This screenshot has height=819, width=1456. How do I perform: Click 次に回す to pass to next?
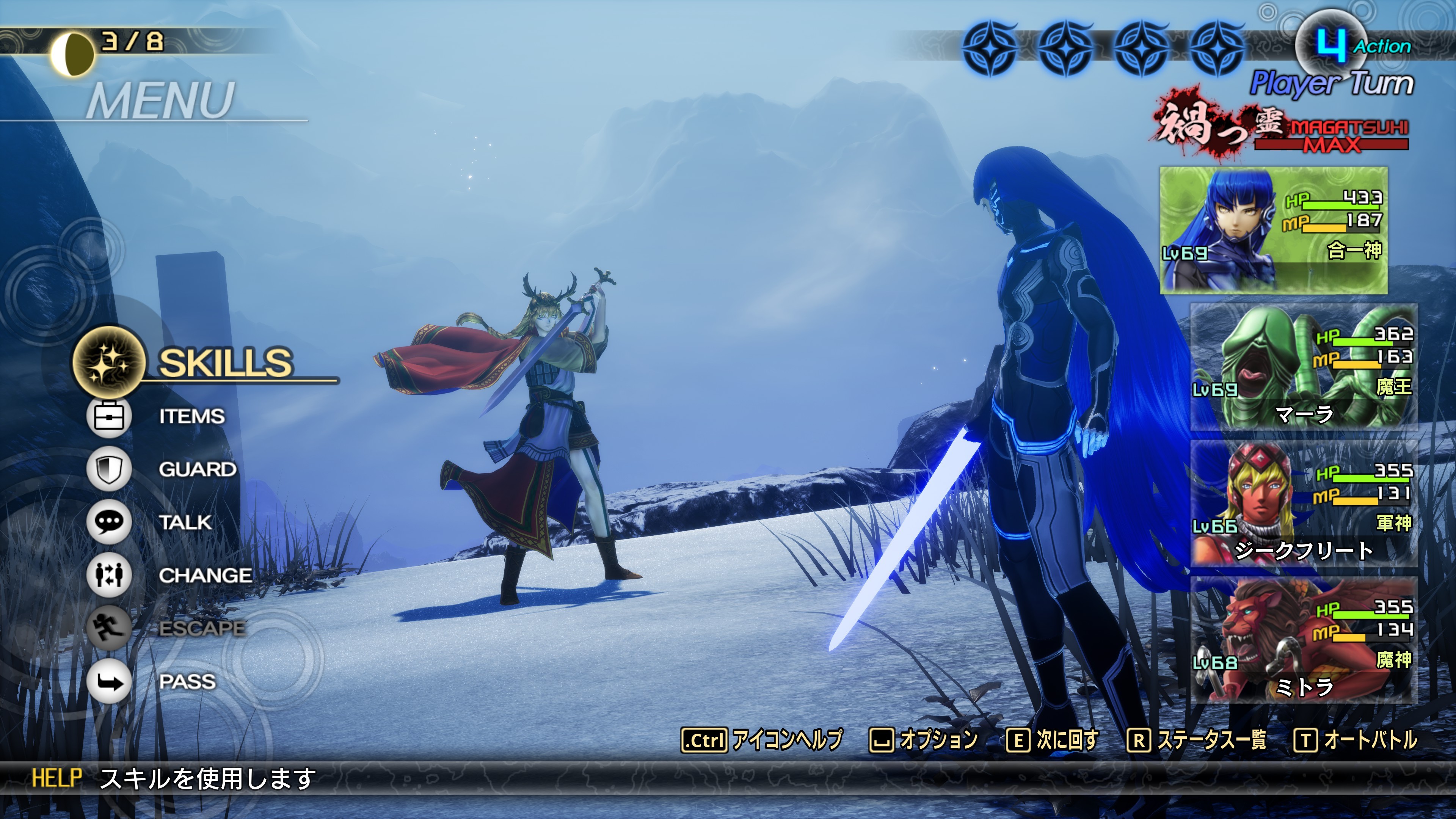click(1052, 740)
